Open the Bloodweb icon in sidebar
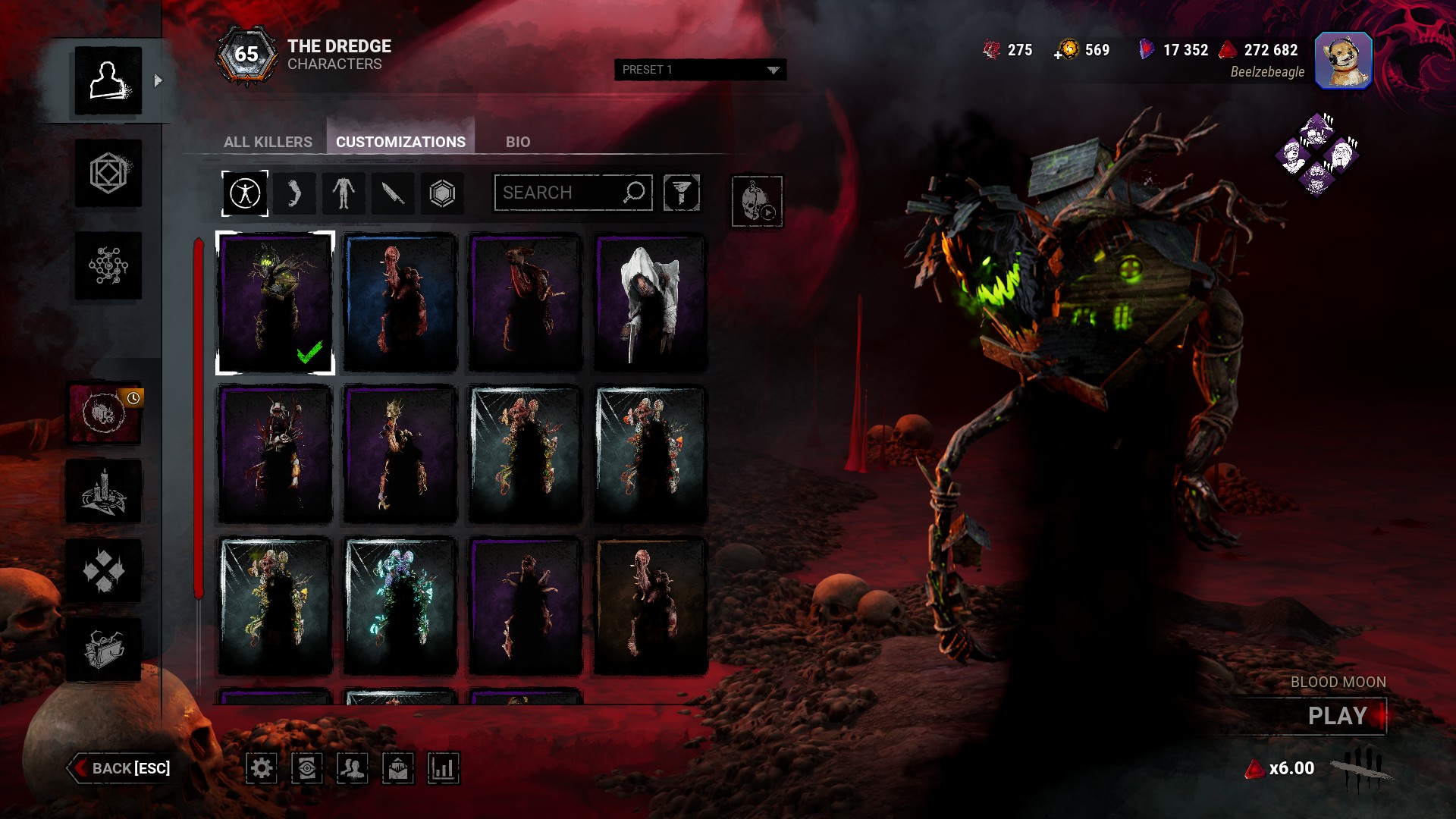The height and width of the screenshot is (819, 1456). (x=108, y=265)
